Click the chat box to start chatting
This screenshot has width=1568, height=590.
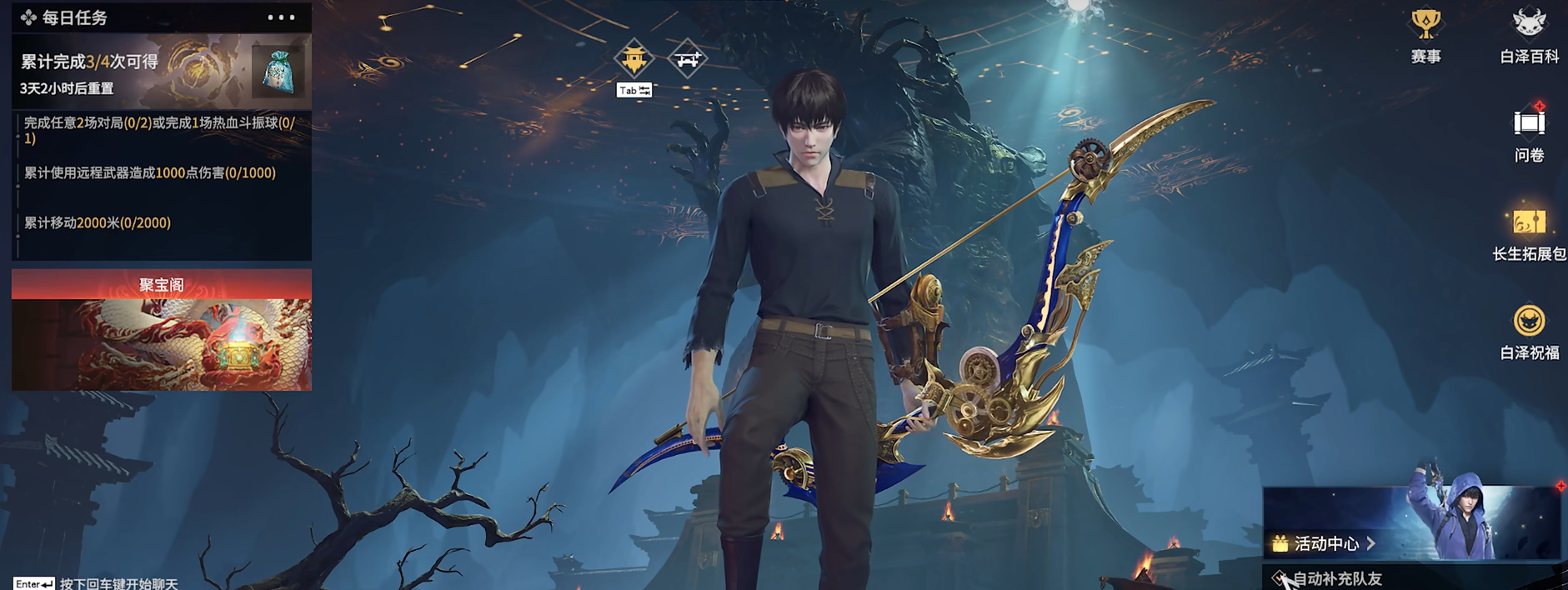(x=118, y=583)
